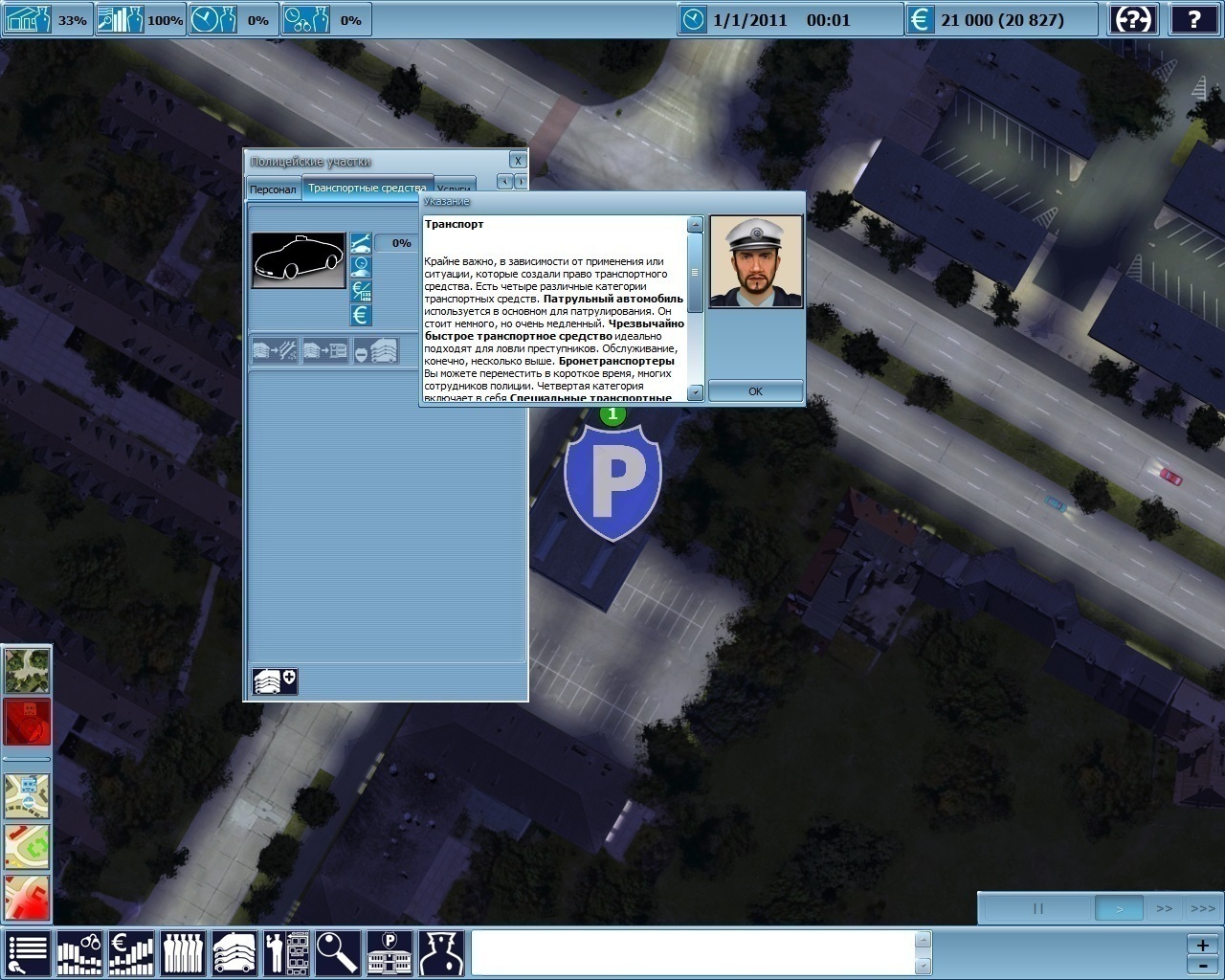Open the personnel lineup overview
The height and width of the screenshot is (980, 1225).
182,953
